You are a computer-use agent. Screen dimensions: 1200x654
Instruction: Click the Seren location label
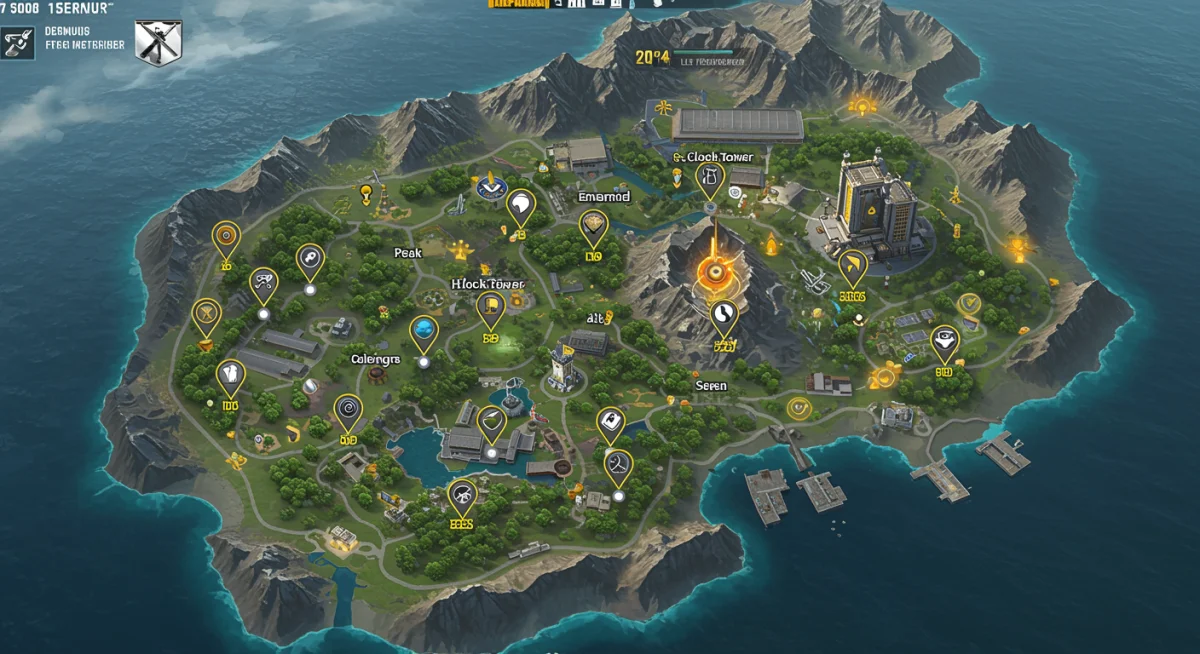tap(711, 385)
